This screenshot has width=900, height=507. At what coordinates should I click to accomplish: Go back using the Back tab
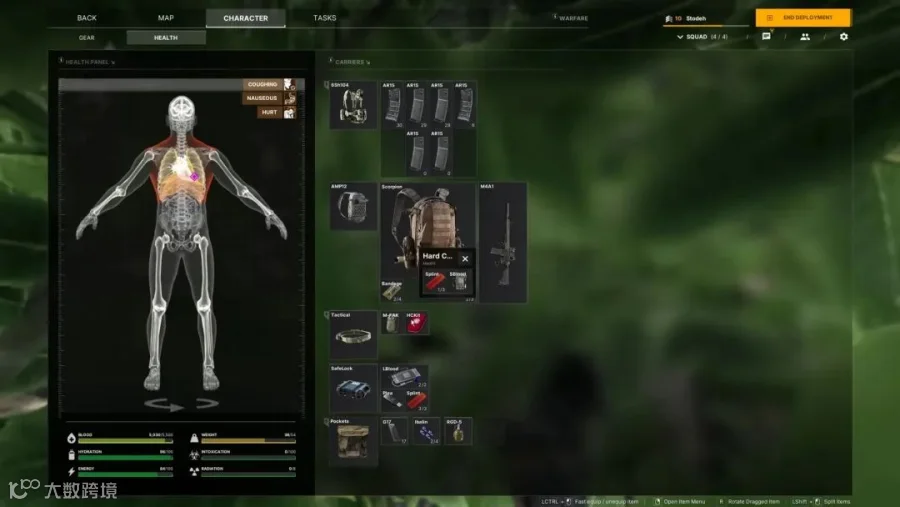pos(87,18)
